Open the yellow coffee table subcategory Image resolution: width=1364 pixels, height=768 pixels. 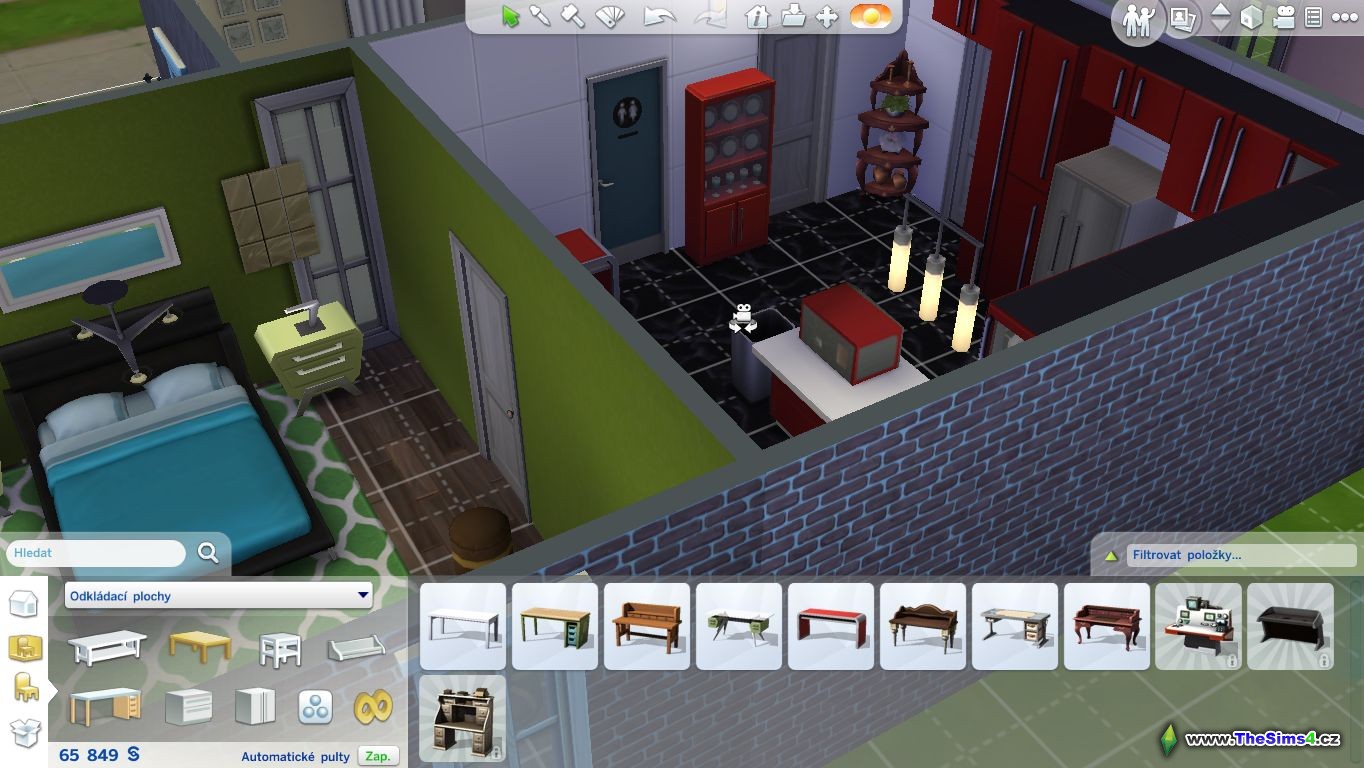tap(199, 647)
